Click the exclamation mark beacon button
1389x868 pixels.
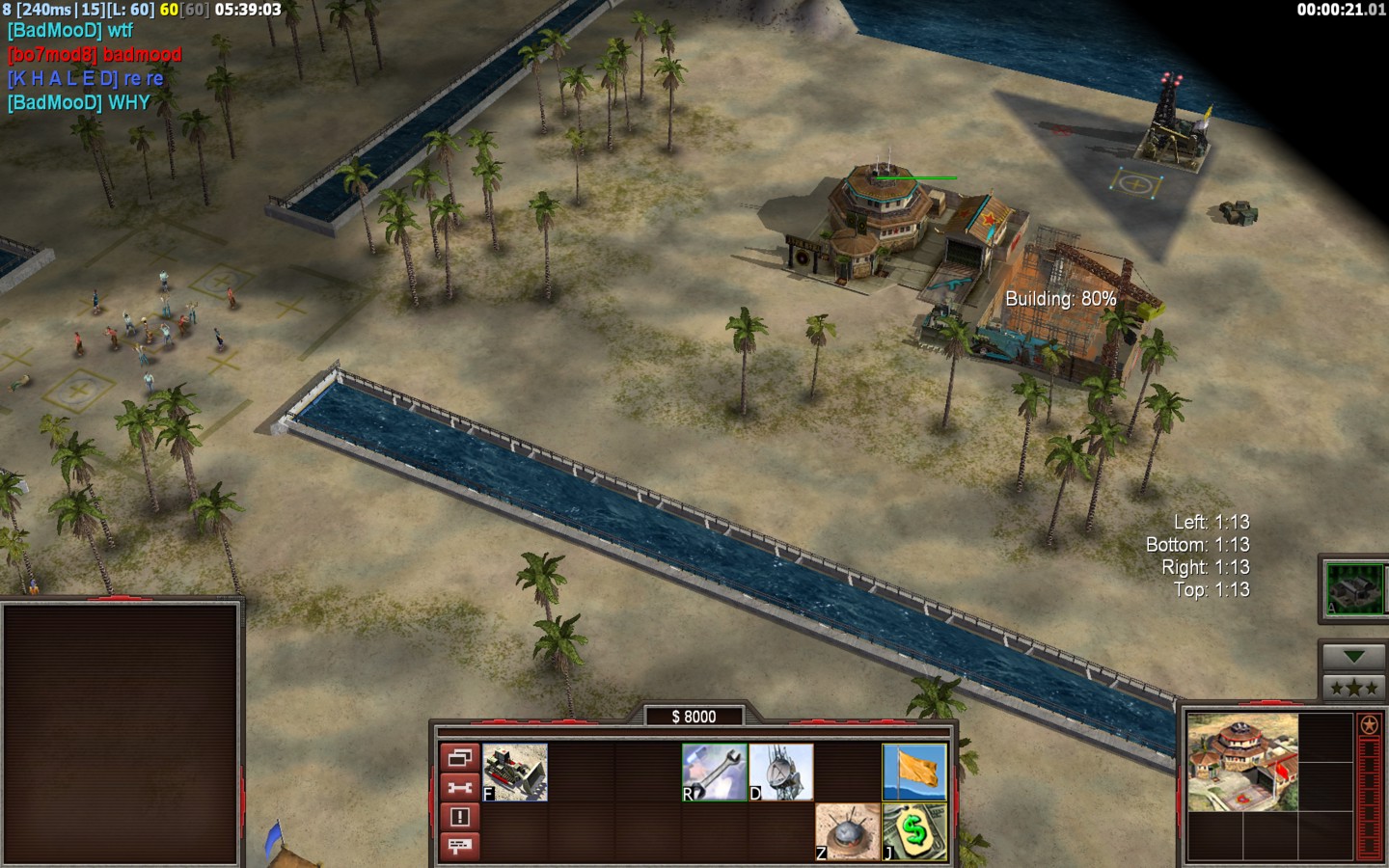(460, 817)
